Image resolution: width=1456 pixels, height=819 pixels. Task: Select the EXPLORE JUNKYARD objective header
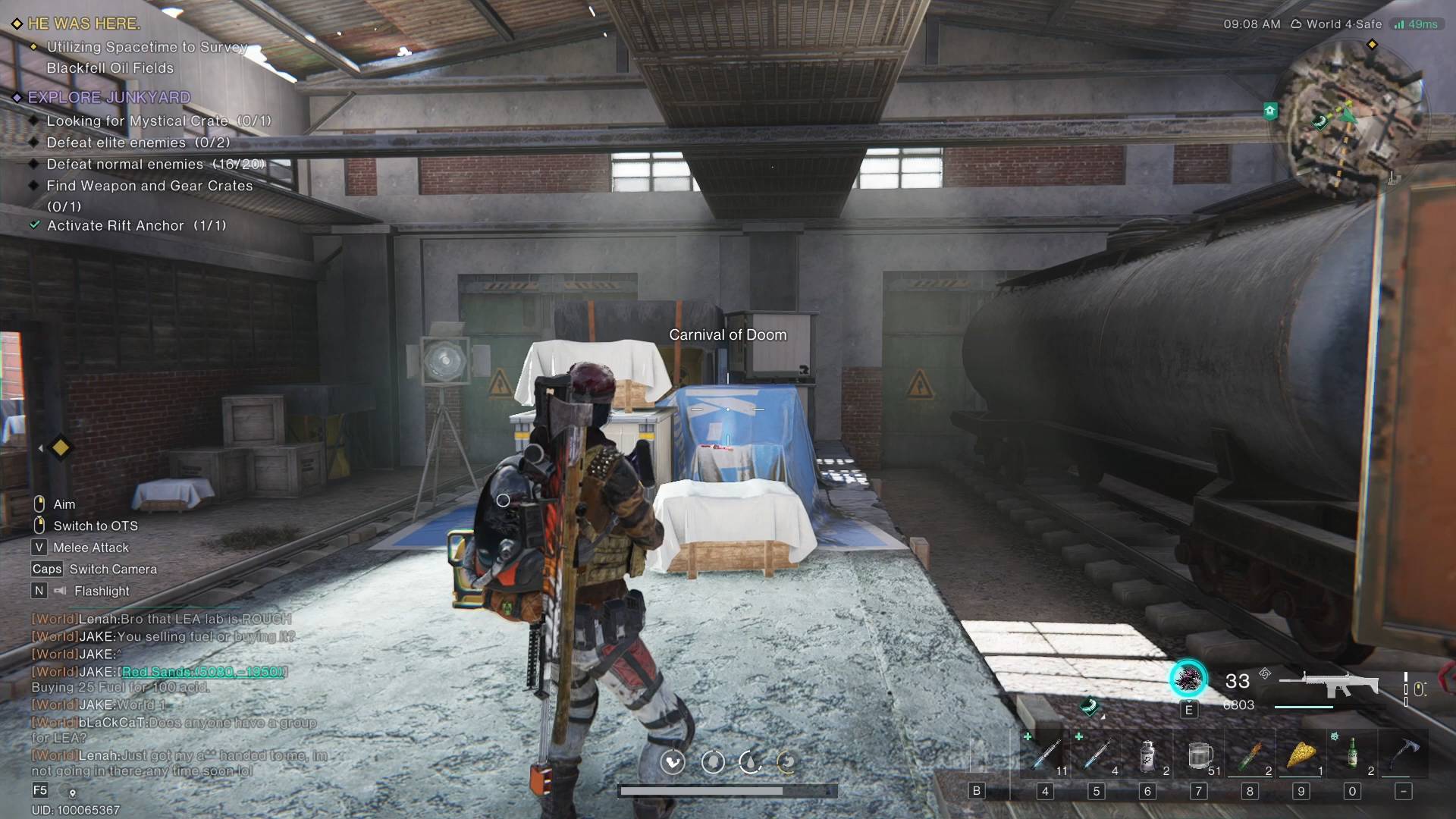(x=108, y=97)
